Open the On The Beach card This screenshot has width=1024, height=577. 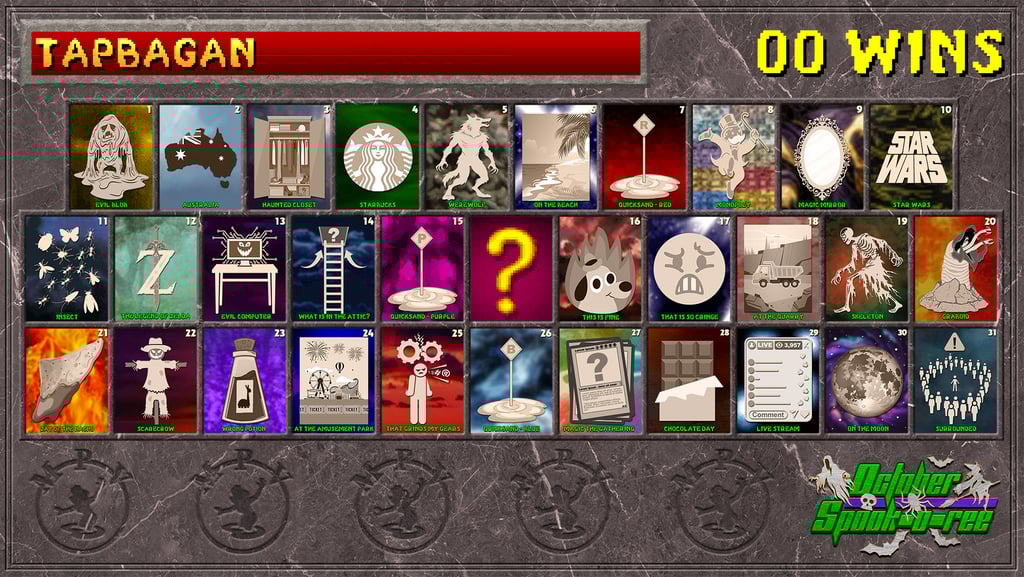pos(556,156)
